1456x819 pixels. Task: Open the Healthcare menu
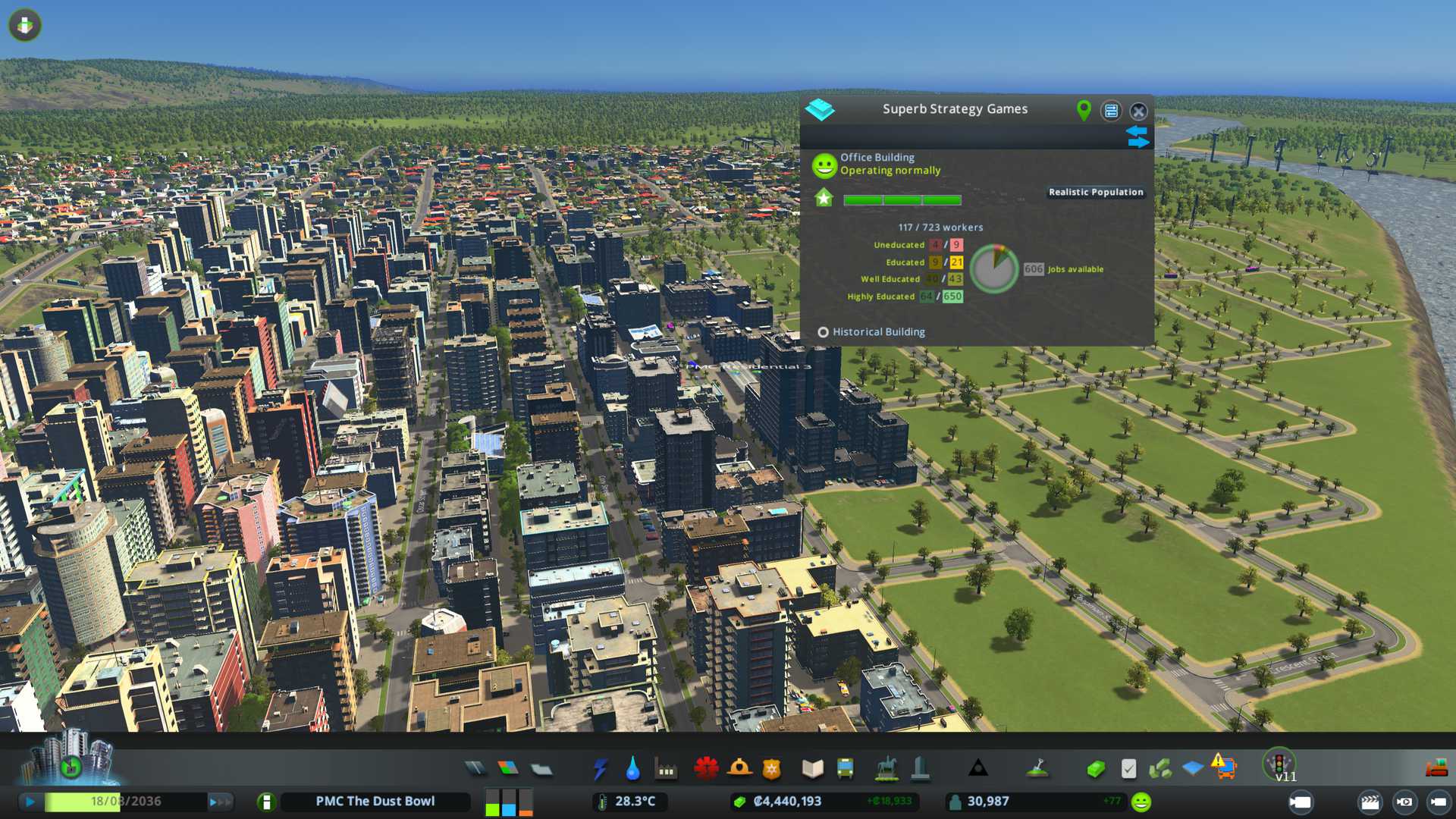tap(706, 769)
